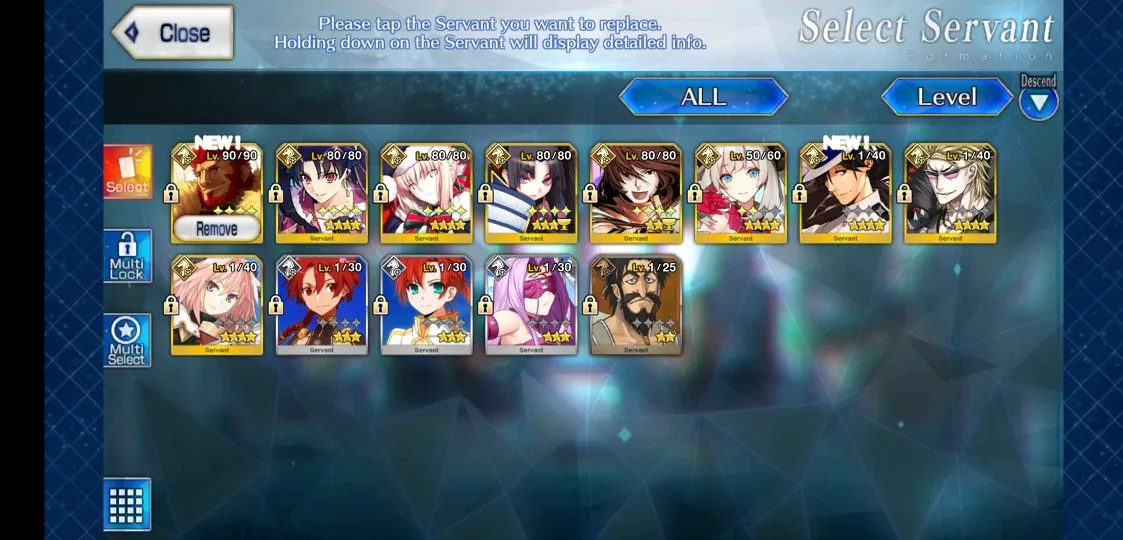Select the pink-haired Lv. 1/40 servant
This screenshot has height=540, width=1123.
217,305
